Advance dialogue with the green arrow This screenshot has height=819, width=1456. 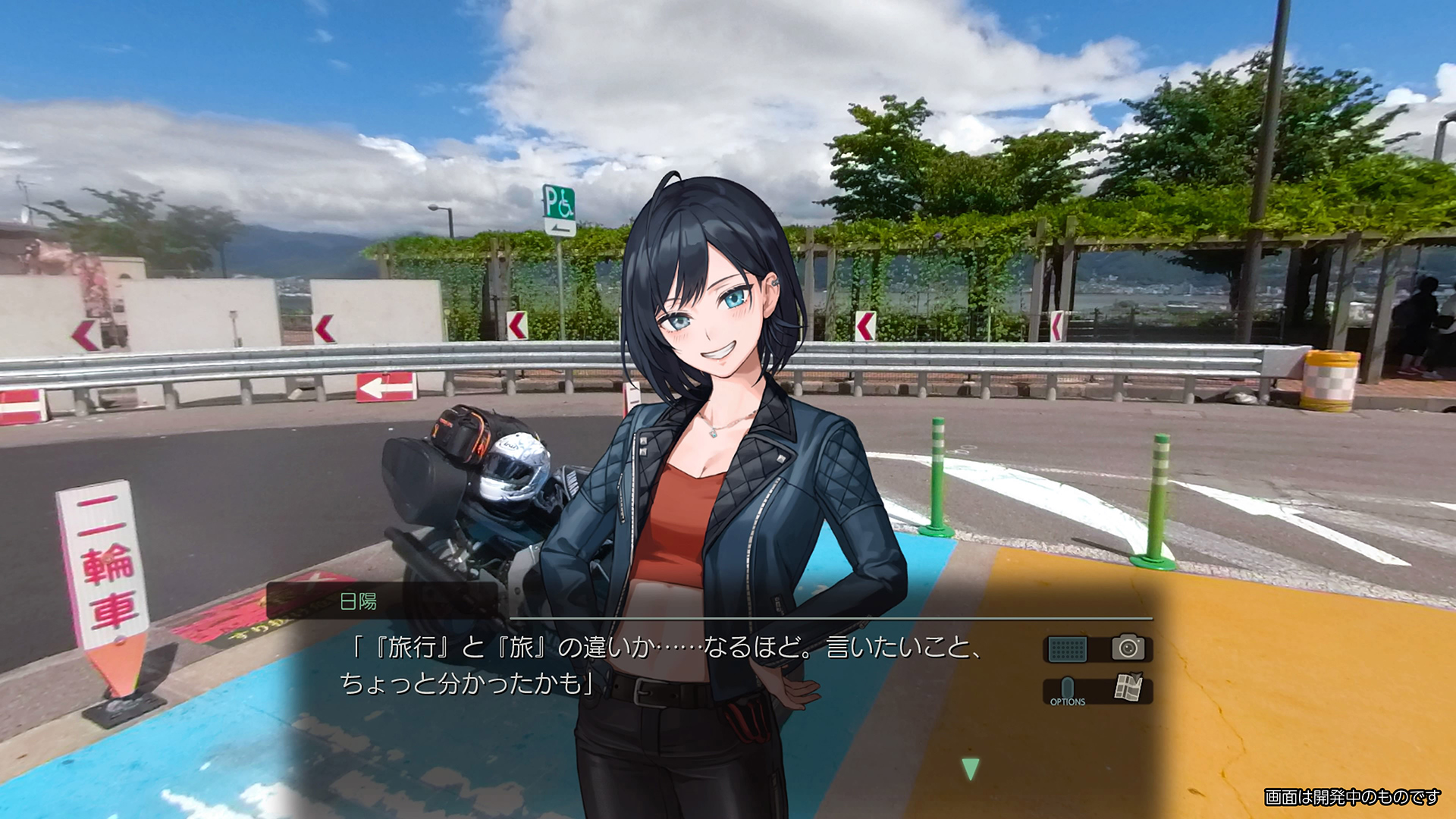[x=970, y=768]
